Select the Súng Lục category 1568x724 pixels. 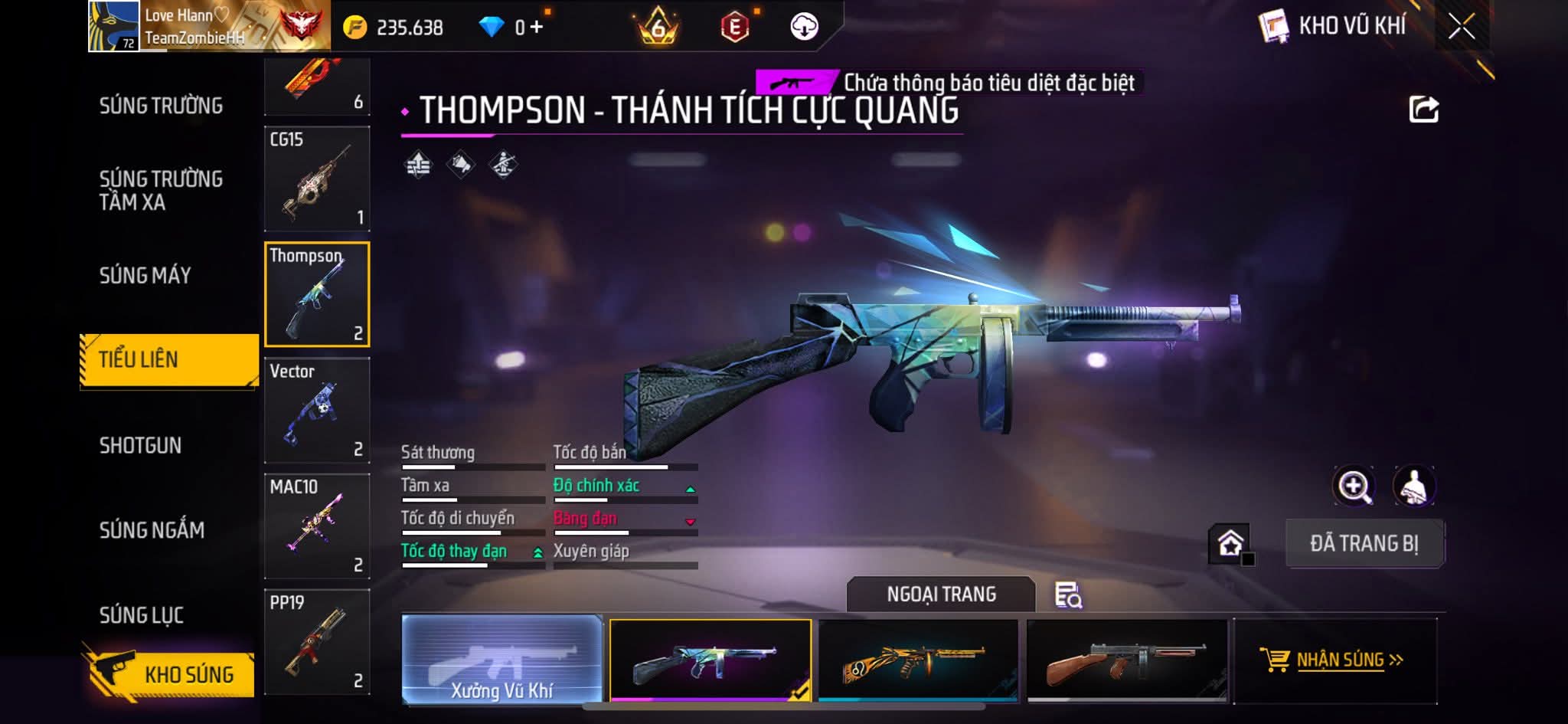(142, 614)
